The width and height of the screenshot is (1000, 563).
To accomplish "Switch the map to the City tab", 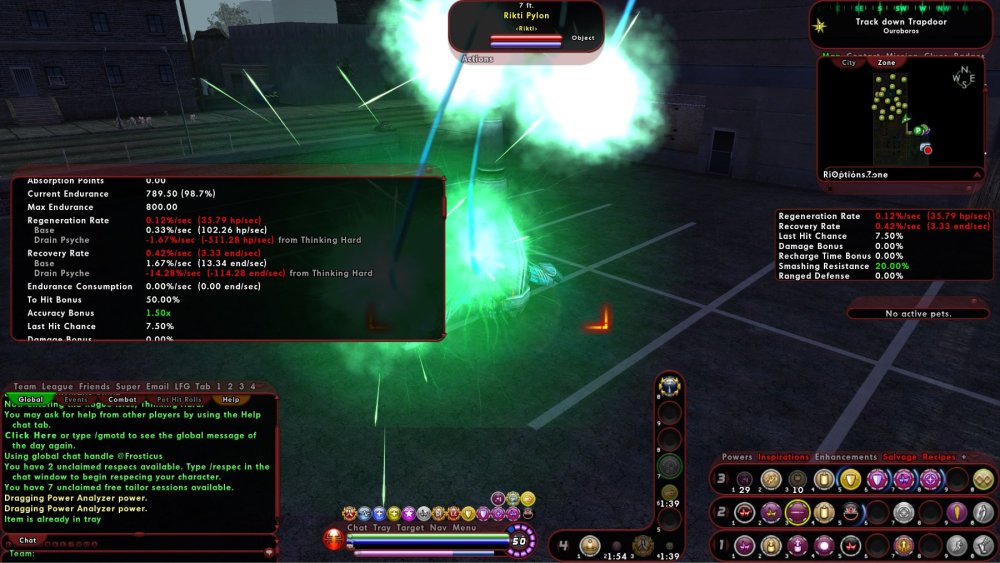I will coord(849,62).
